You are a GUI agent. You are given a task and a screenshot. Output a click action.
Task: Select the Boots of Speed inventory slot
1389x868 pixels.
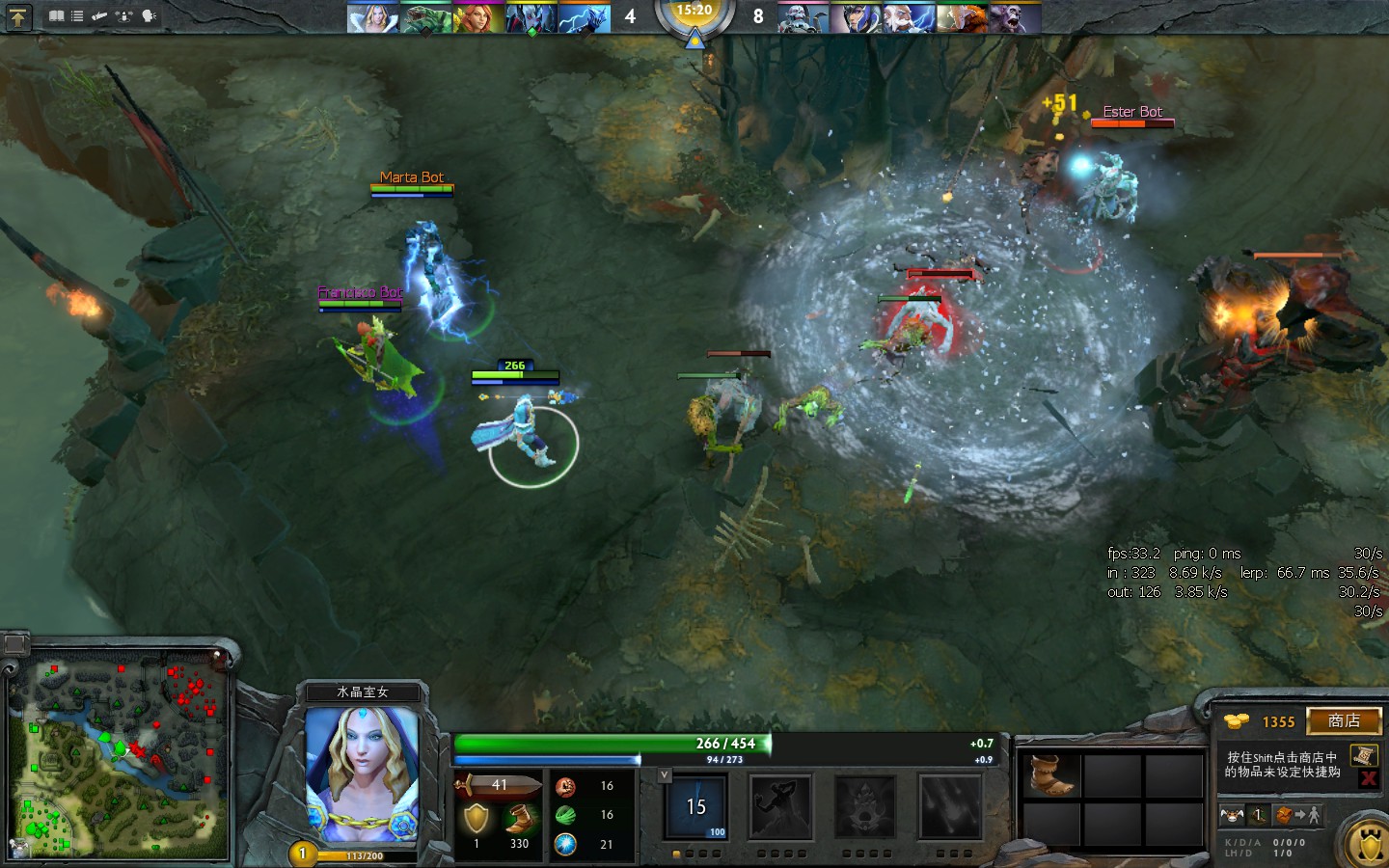pyautogui.click(x=1051, y=776)
